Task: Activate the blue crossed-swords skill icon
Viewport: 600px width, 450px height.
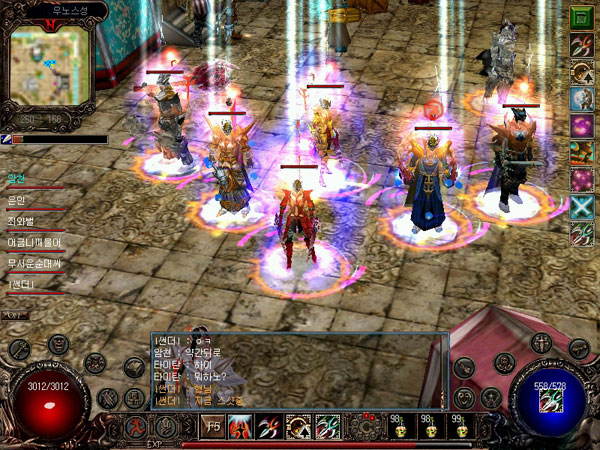Action: pos(581,207)
